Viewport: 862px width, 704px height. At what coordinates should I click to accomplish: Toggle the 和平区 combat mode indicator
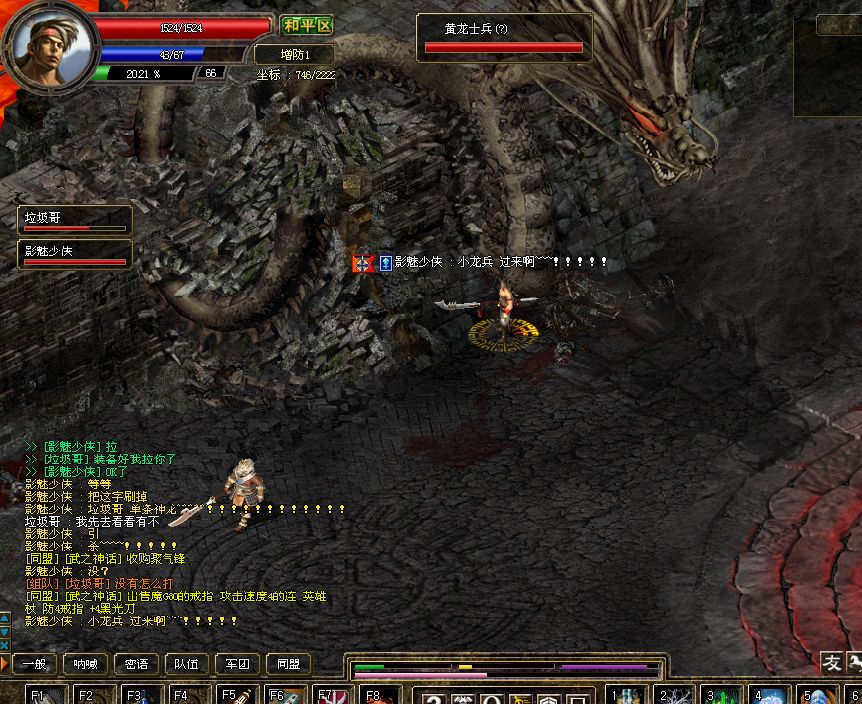point(307,26)
